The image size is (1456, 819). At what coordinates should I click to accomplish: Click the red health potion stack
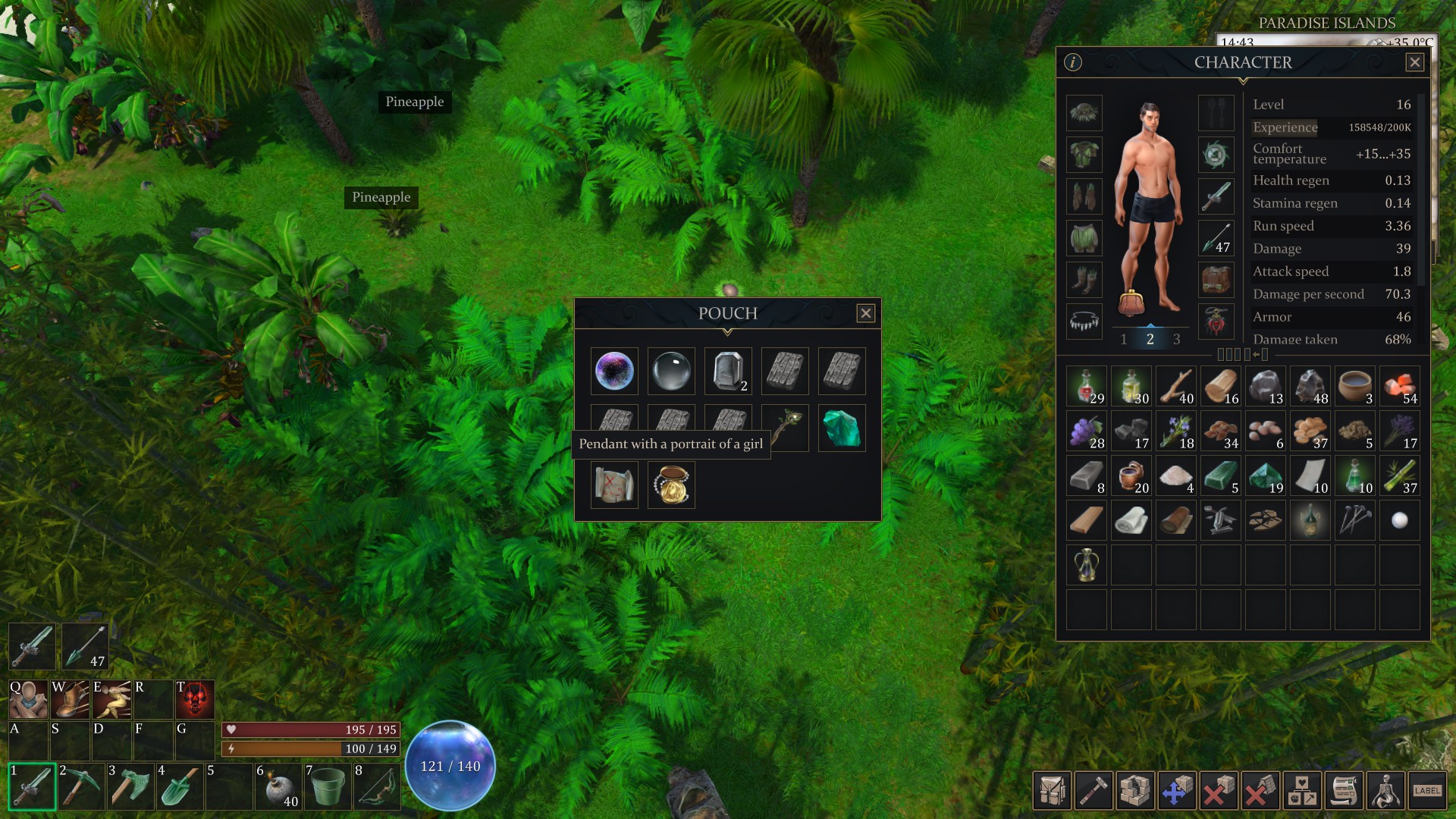[1086, 386]
